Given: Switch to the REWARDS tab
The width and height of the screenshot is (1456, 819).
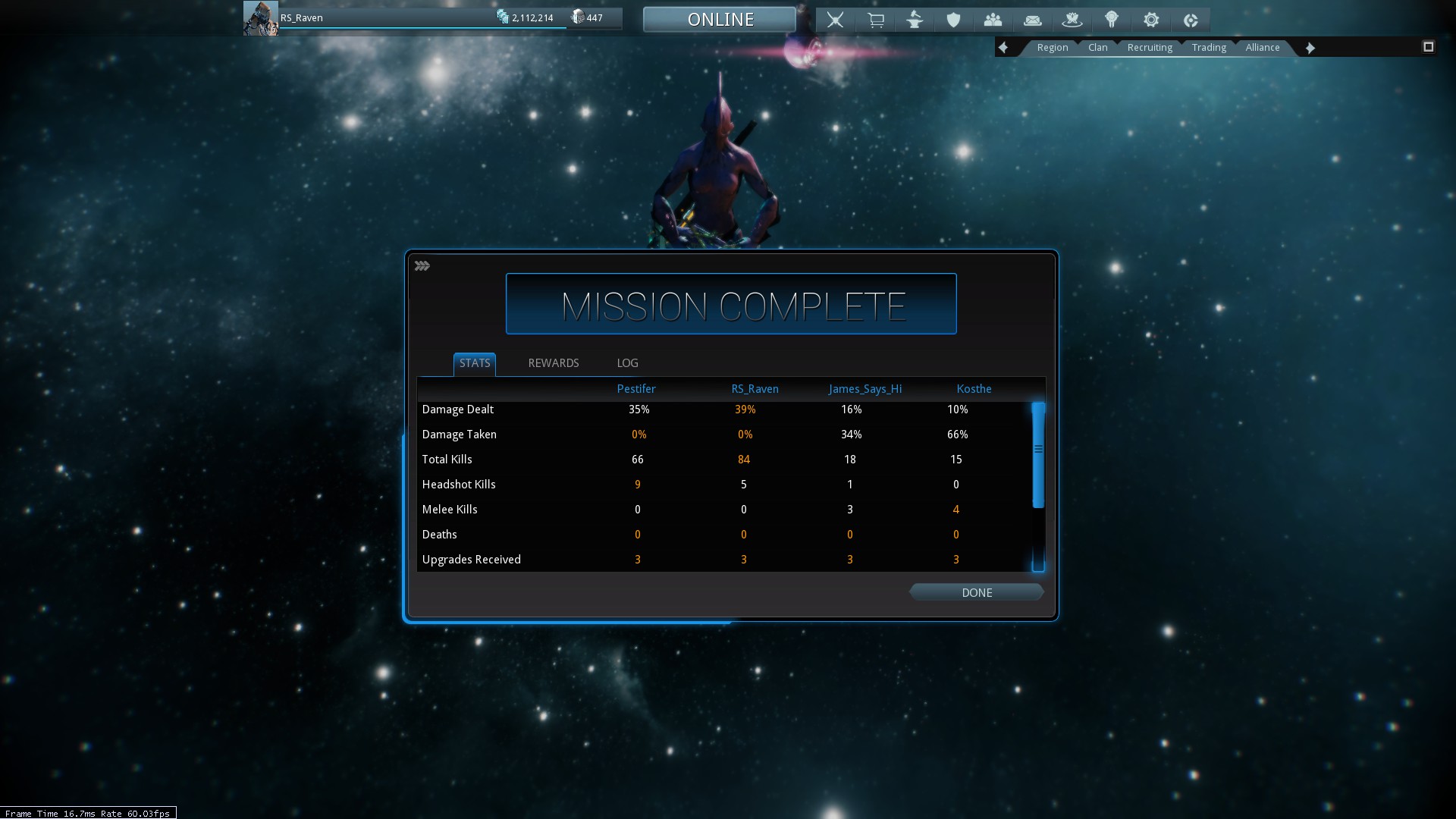Looking at the screenshot, I should tap(553, 363).
